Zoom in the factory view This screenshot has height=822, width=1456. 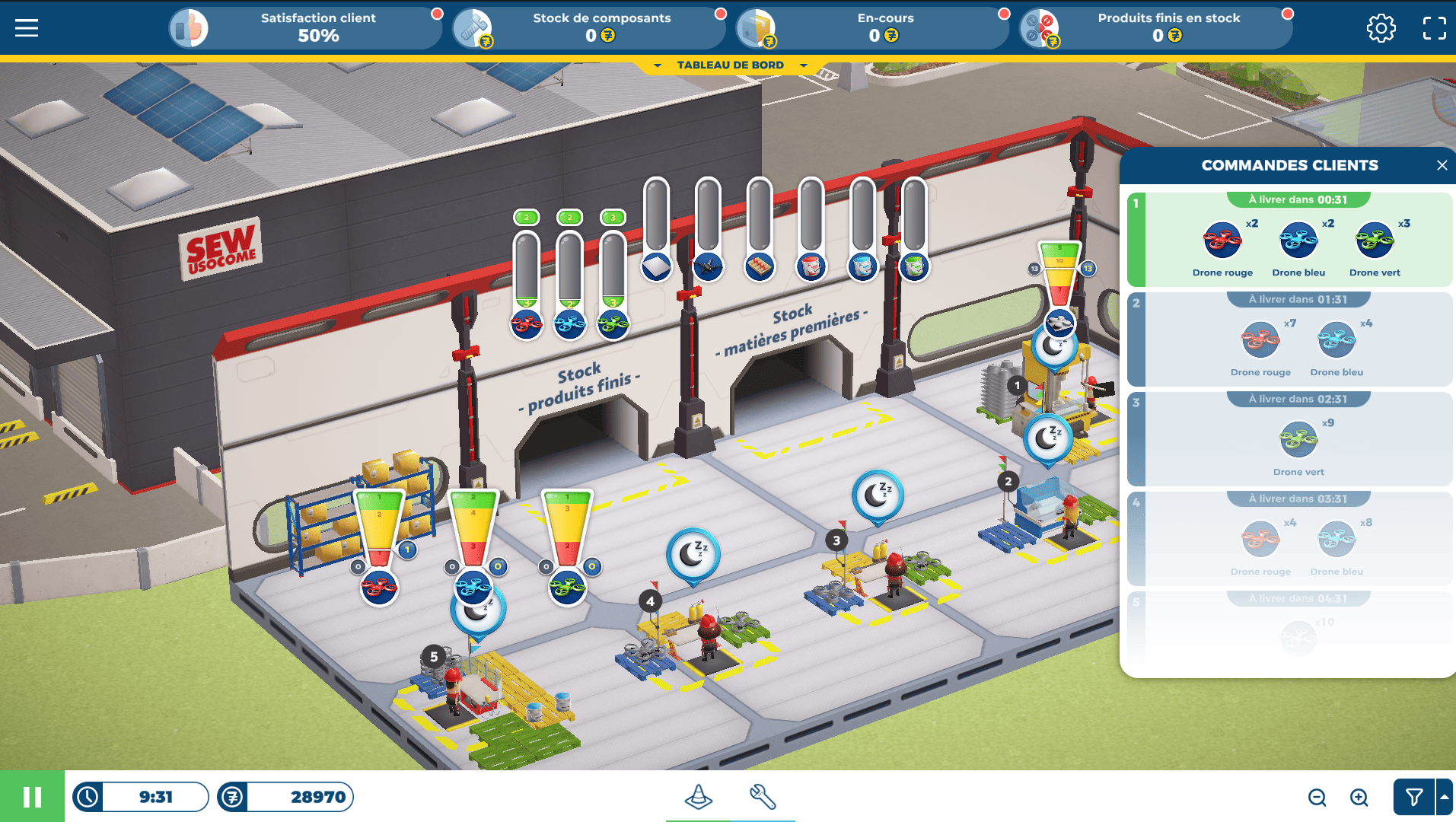(1359, 797)
